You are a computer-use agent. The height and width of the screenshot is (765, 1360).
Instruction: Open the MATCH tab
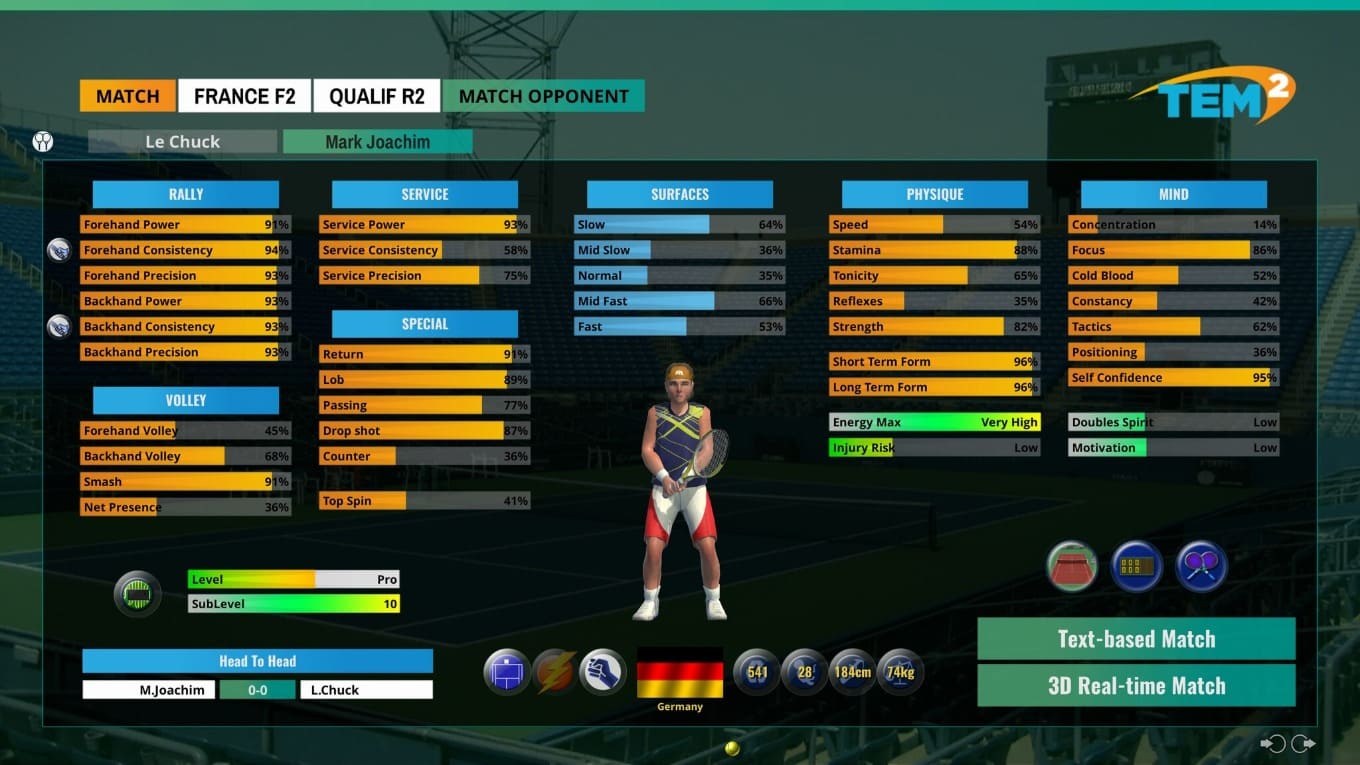(128, 96)
